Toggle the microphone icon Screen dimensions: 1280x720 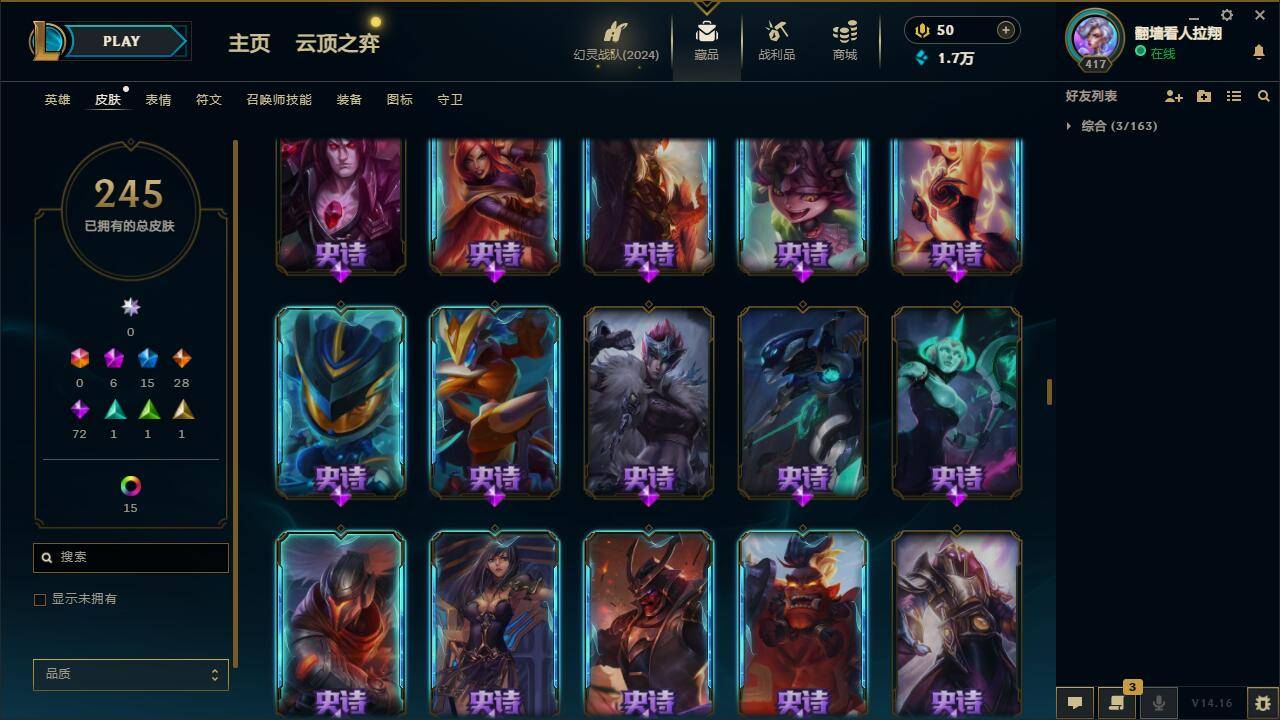point(1157,703)
